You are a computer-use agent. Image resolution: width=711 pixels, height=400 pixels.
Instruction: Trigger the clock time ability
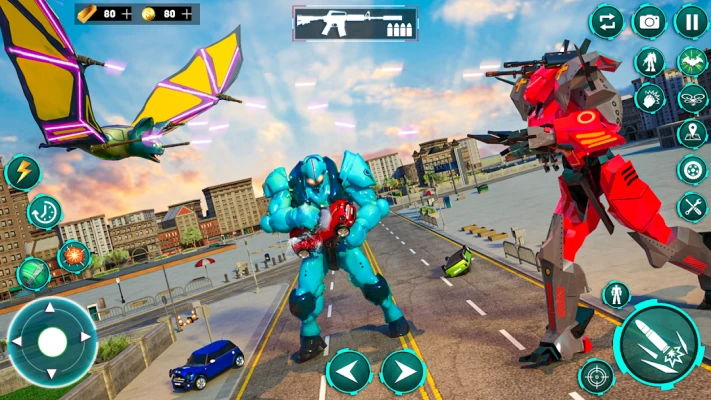click(x=44, y=212)
